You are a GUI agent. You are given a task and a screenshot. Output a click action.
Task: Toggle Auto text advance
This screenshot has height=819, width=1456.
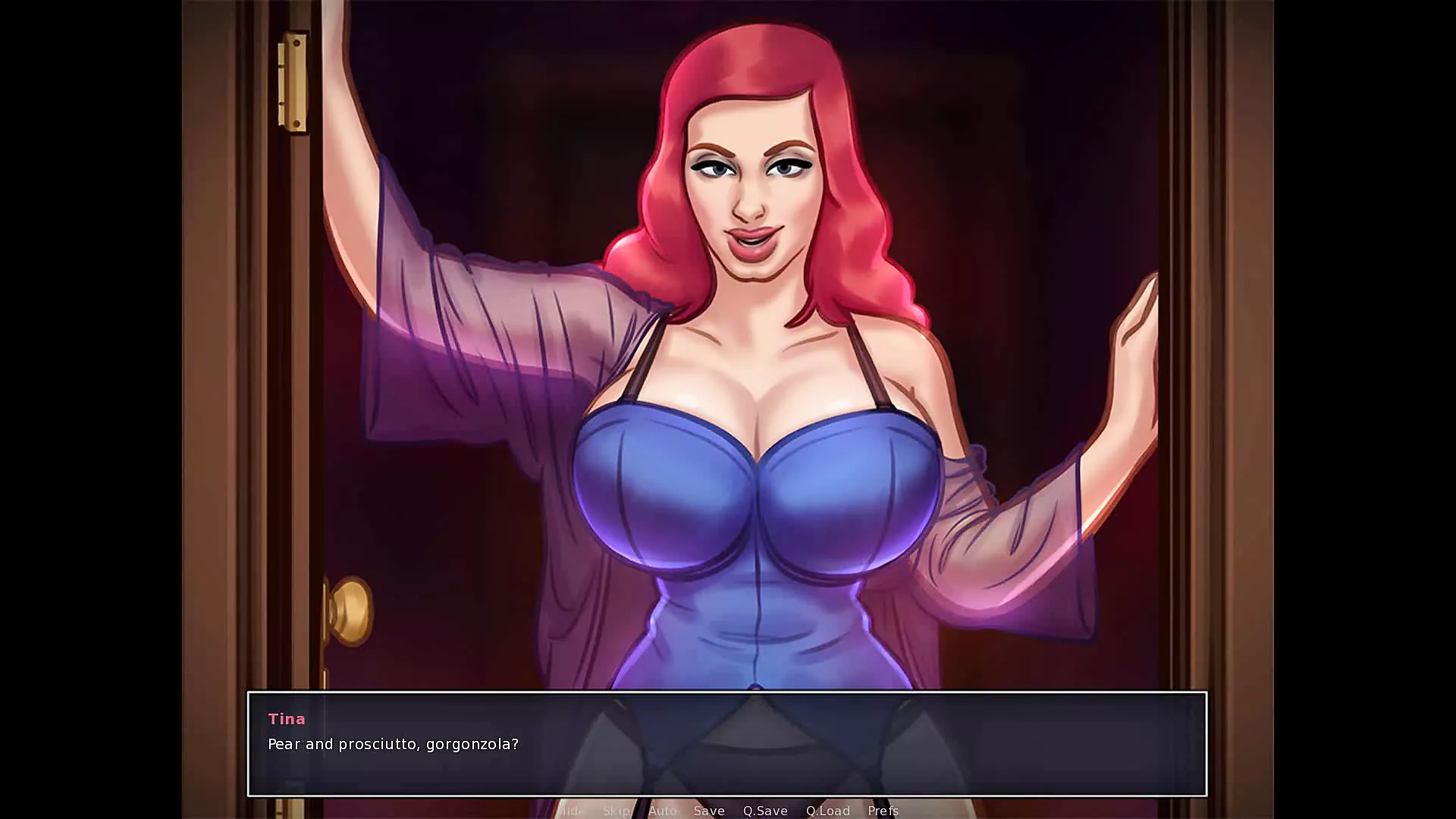coord(662,811)
